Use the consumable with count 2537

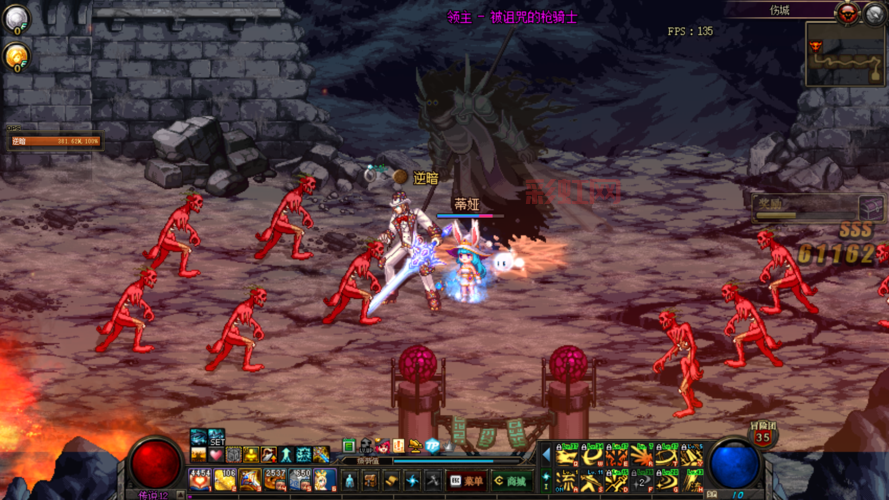[x=275, y=480]
